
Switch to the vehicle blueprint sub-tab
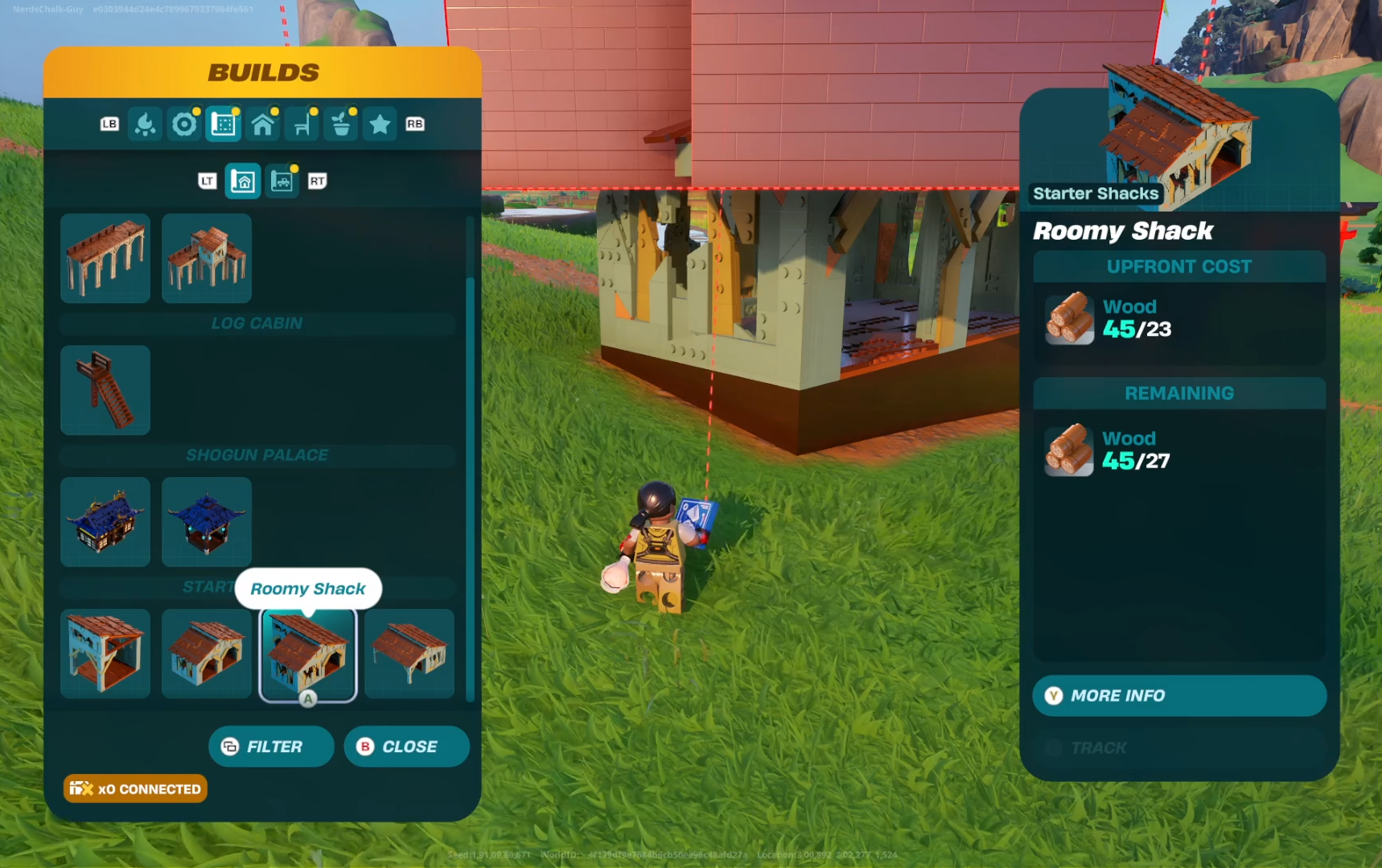pyautogui.click(x=282, y=181)
